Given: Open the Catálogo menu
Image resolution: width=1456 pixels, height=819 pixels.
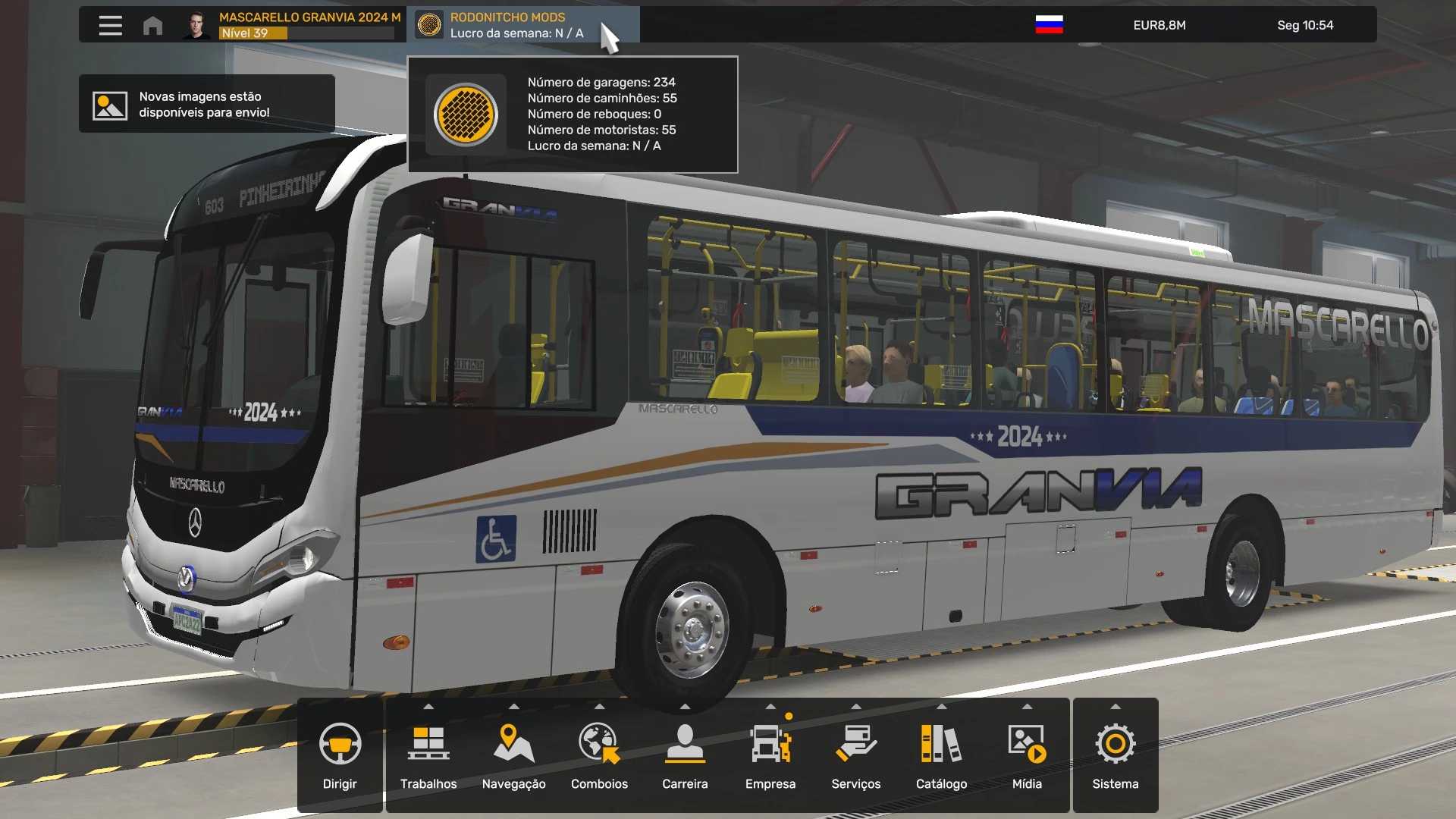Looking at the screenshot, I should click(x=941, y=755).
